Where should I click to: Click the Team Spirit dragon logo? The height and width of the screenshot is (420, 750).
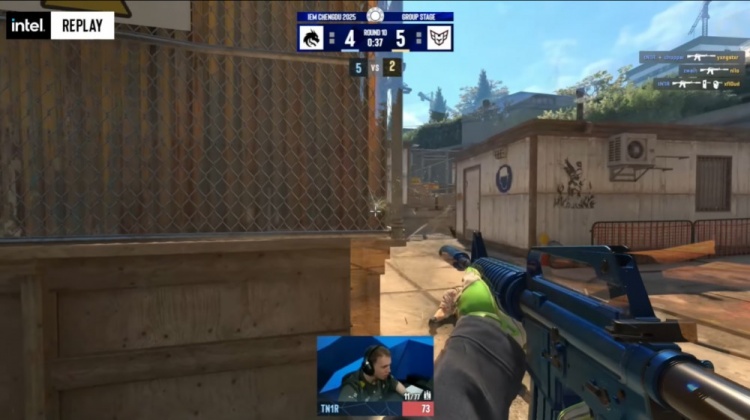click(x=310, y=38)
